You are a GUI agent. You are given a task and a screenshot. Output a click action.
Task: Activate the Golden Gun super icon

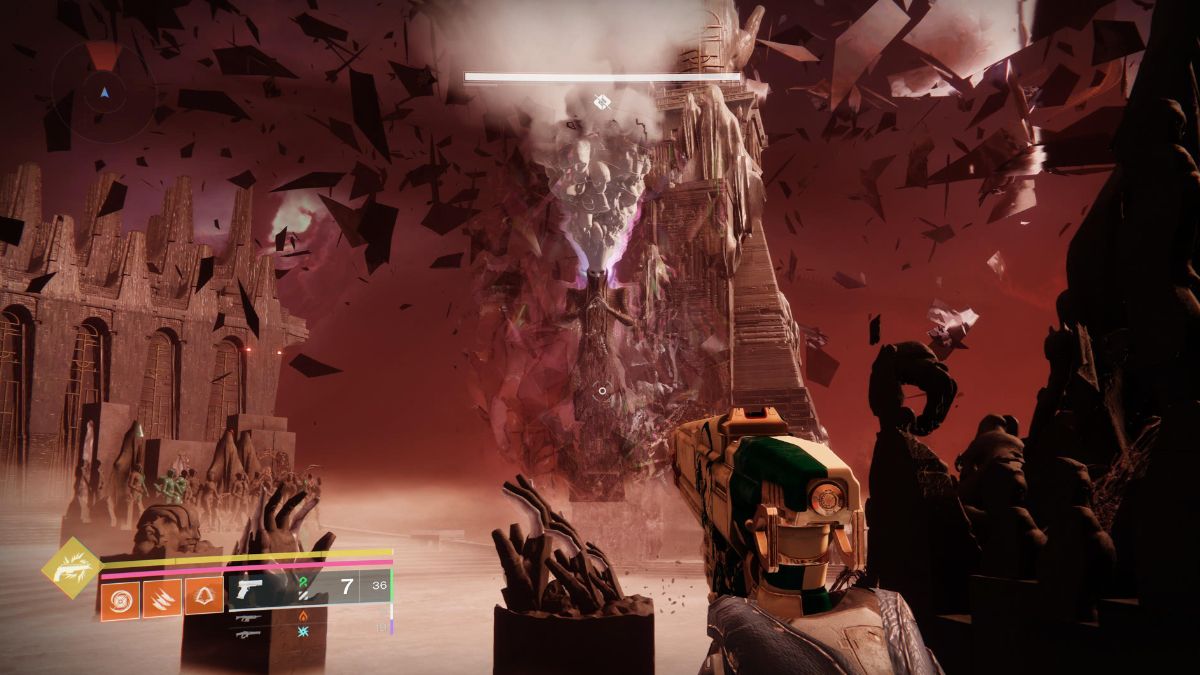pyautogui.click(x=70, y=568)
